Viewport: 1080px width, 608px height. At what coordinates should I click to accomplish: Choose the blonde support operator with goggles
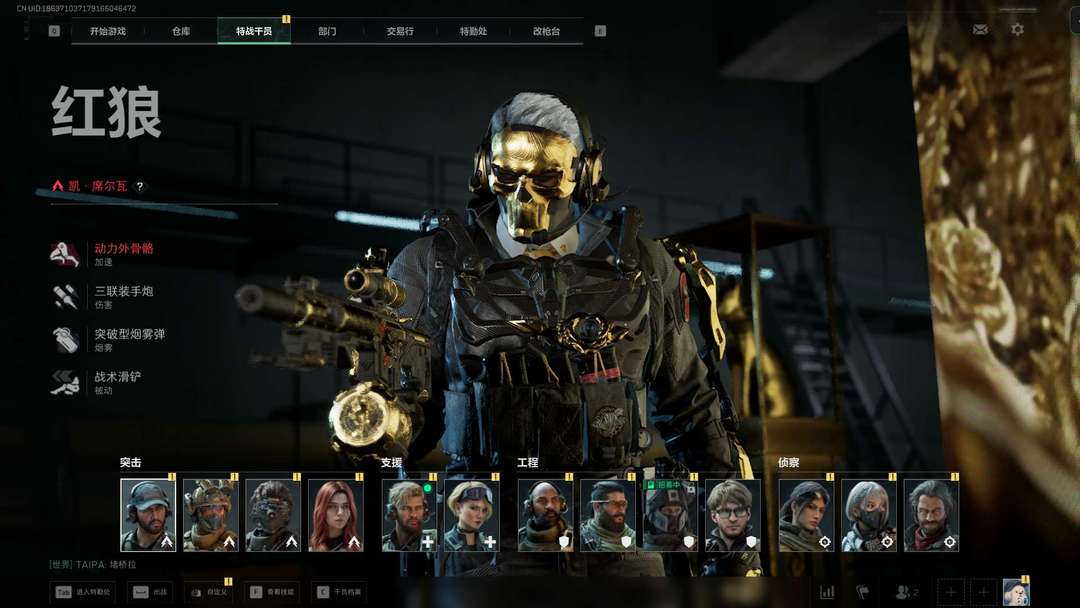(x=472, y=515)
